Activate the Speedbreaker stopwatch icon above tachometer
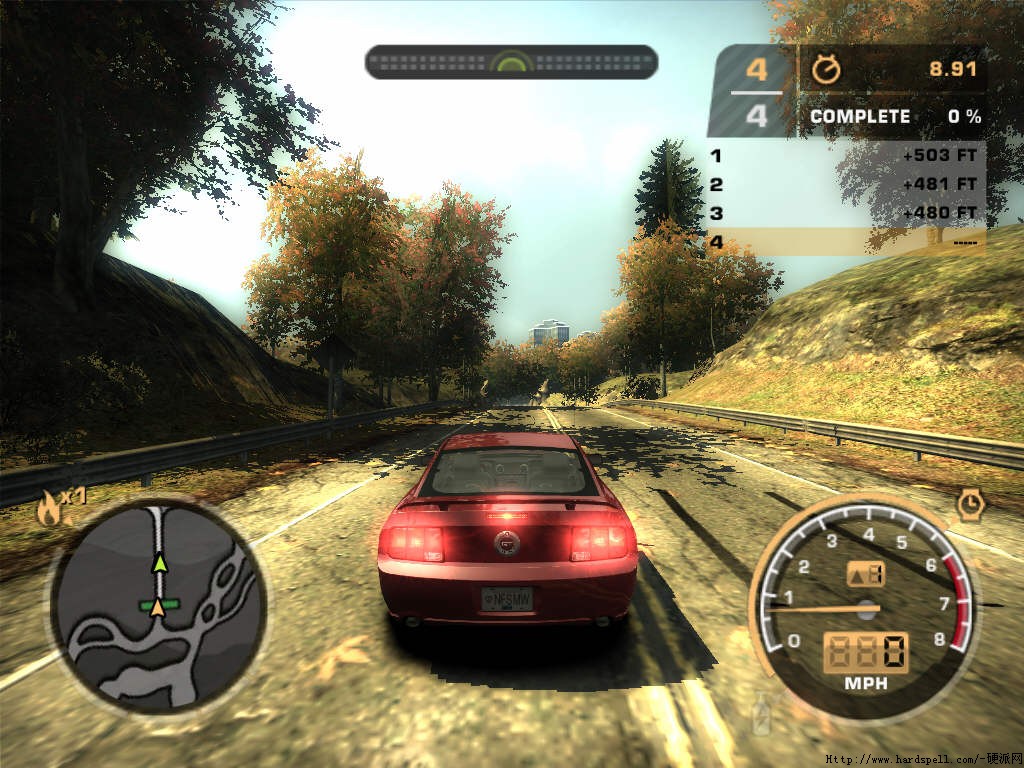The height and width of the screenshot is (768, 1024). 968,505
